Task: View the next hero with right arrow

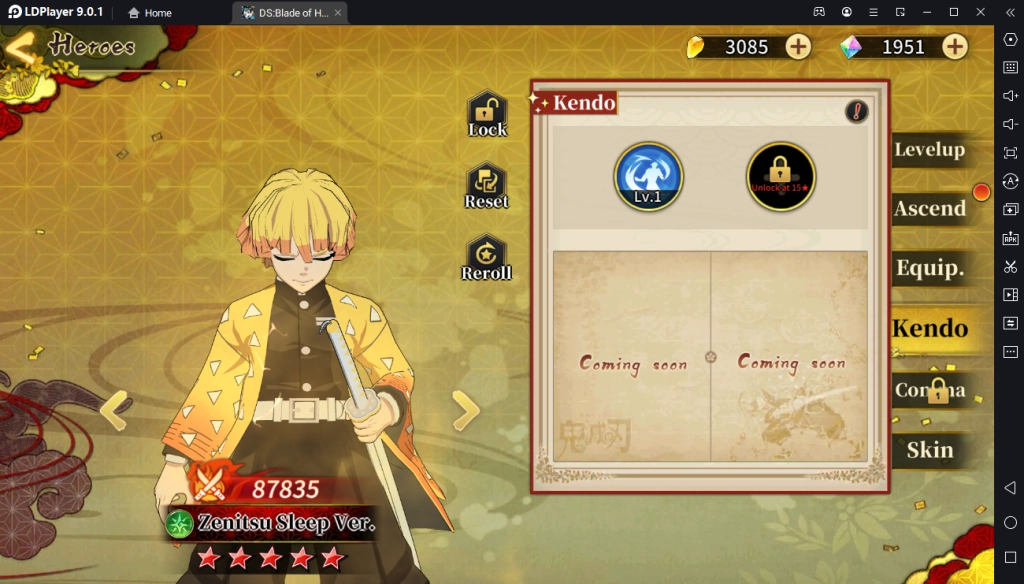Action: pyautogui.click(x=466, y=410)
